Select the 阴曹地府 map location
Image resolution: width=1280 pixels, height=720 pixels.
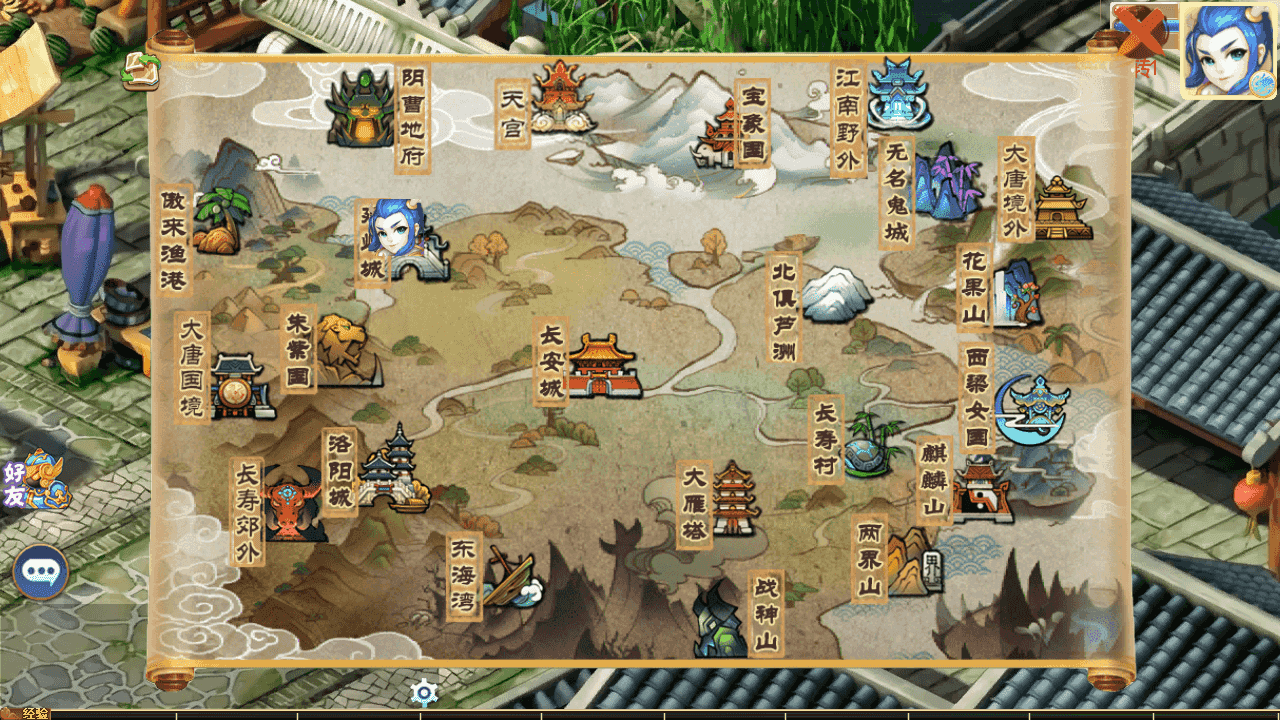pyautogui.click(x=364, y=111)
